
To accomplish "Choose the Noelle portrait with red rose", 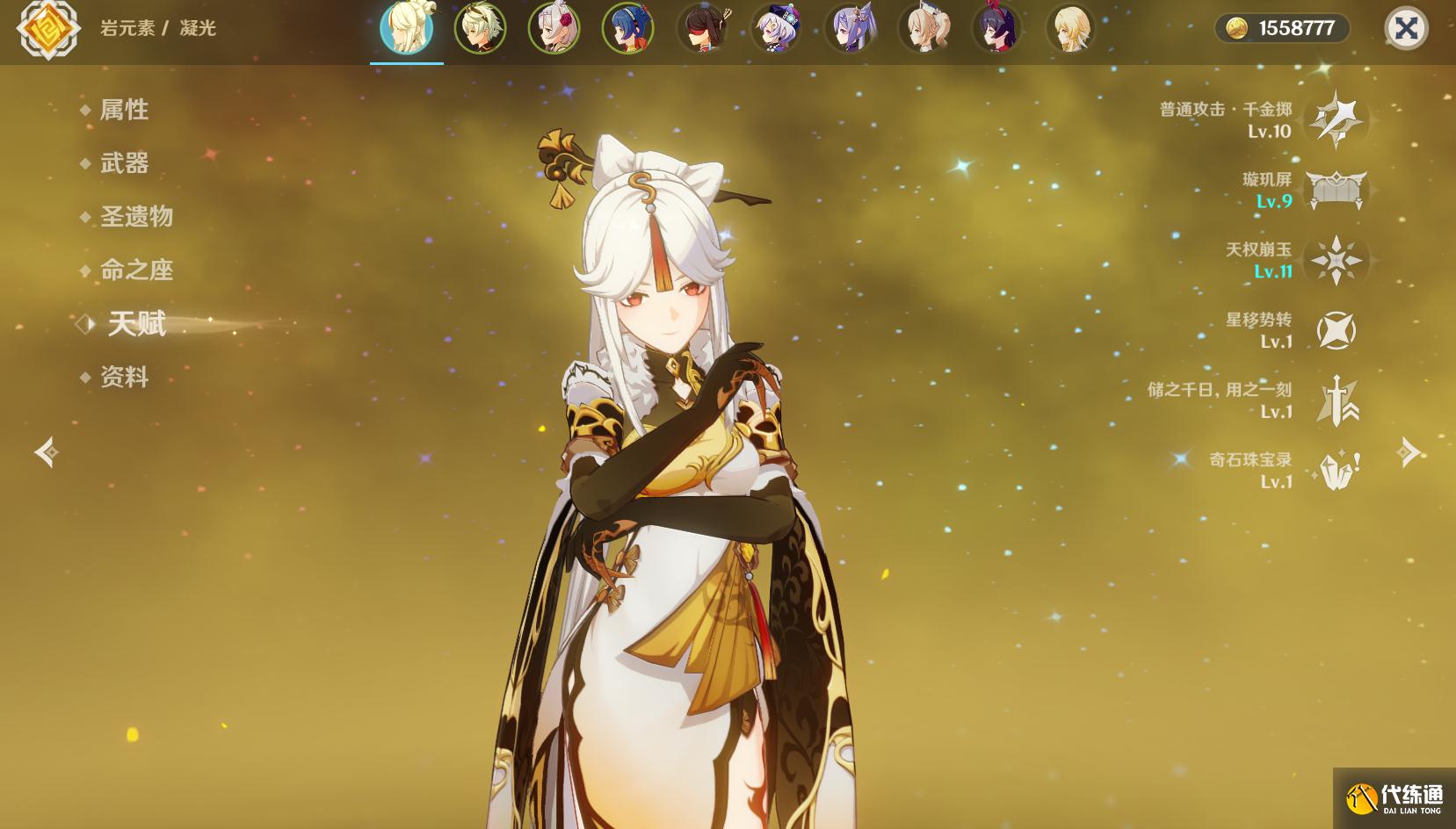I will click(554, 28).
